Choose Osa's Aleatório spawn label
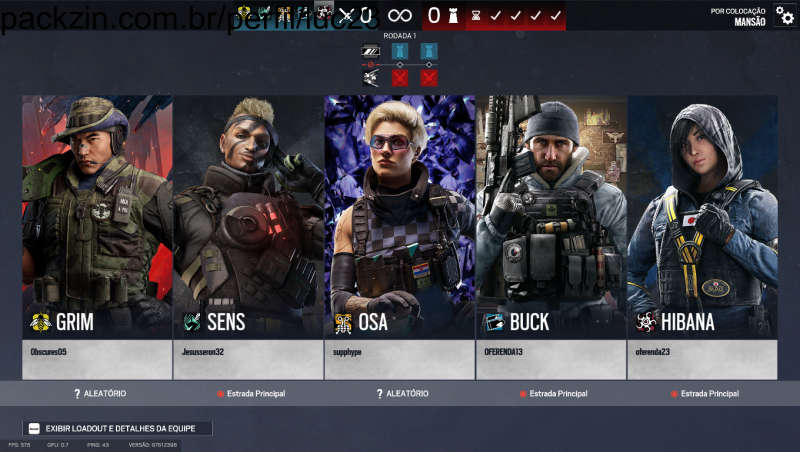The image size is (800, 452). (x=402, y=394)
